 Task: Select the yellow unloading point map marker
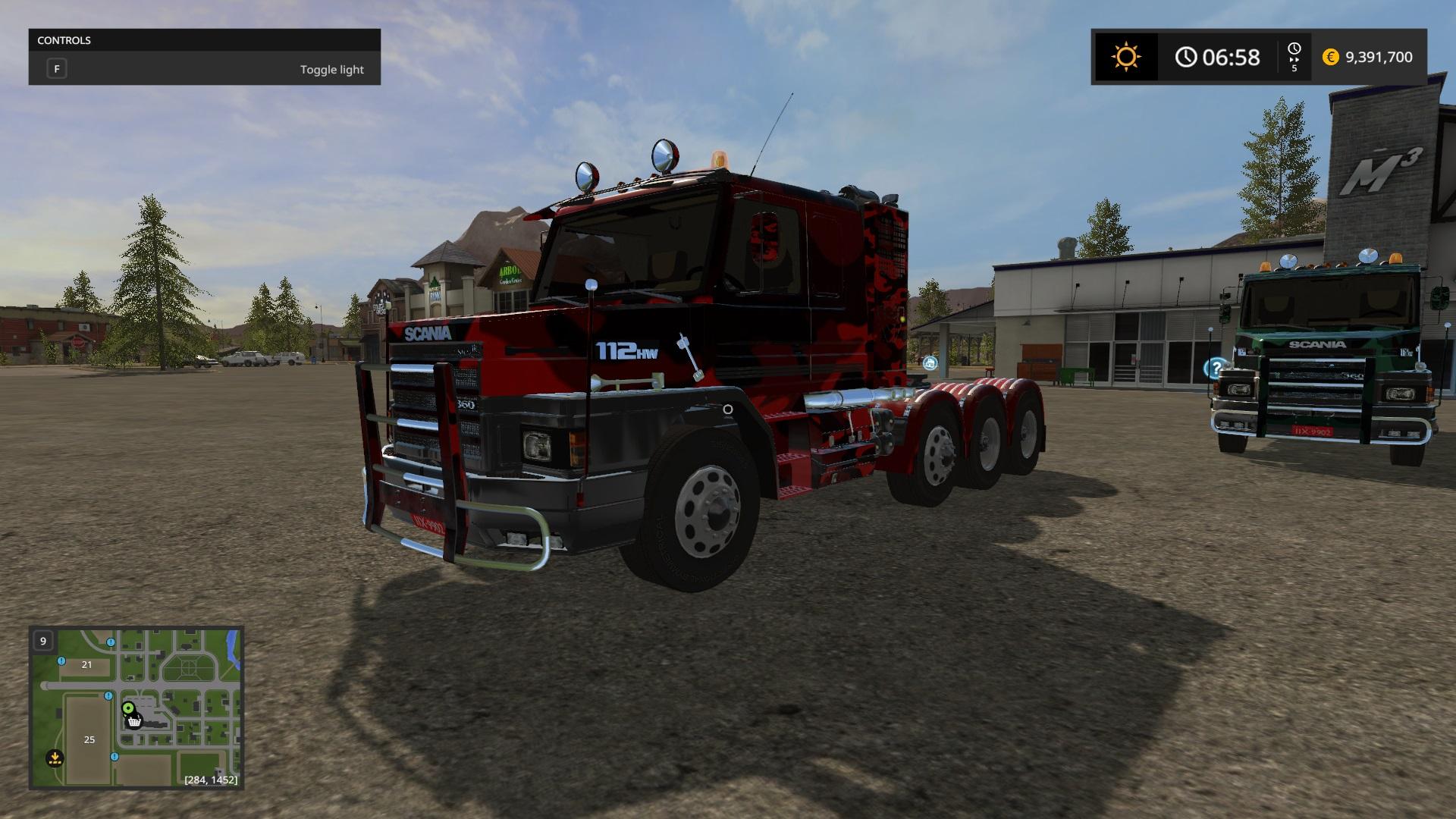point(55,757)
